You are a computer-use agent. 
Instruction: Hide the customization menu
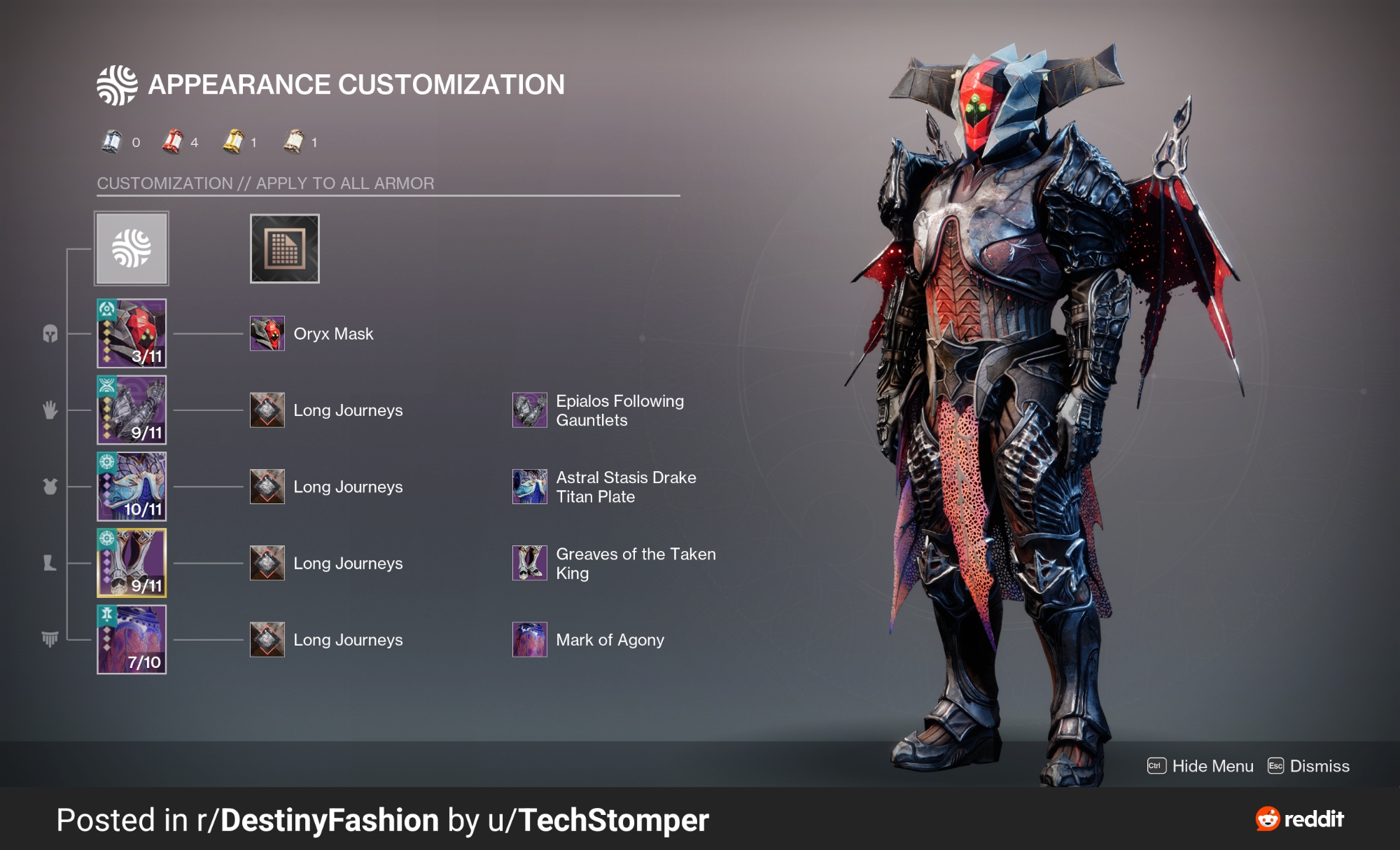(x=1200, y=766)
